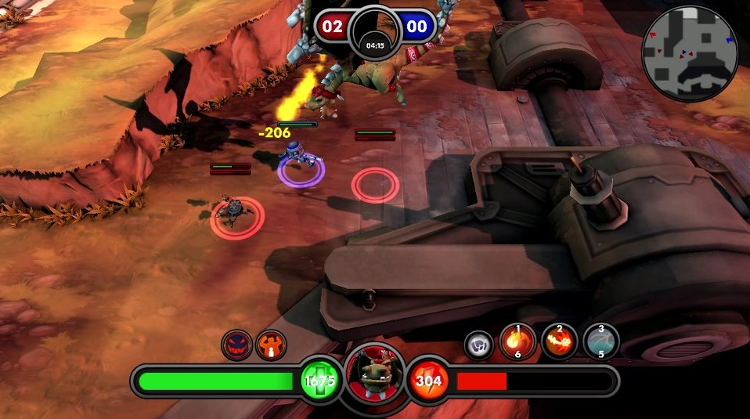Activate the fireball ability numbered 1
This screenshot has width=750, height=419.
(x=518, y=342)
